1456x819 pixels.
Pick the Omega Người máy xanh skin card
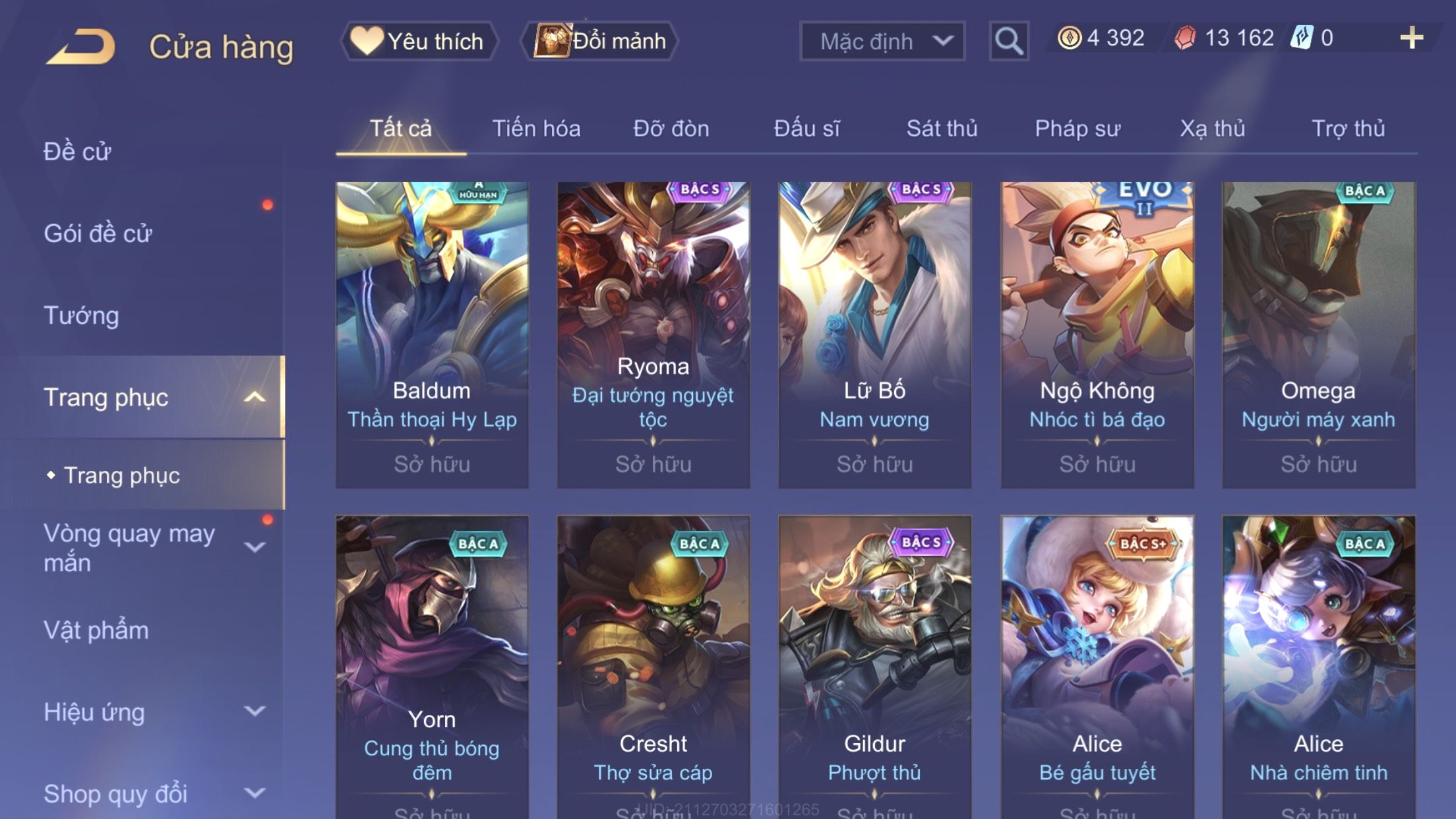(x=1318, y=334)
